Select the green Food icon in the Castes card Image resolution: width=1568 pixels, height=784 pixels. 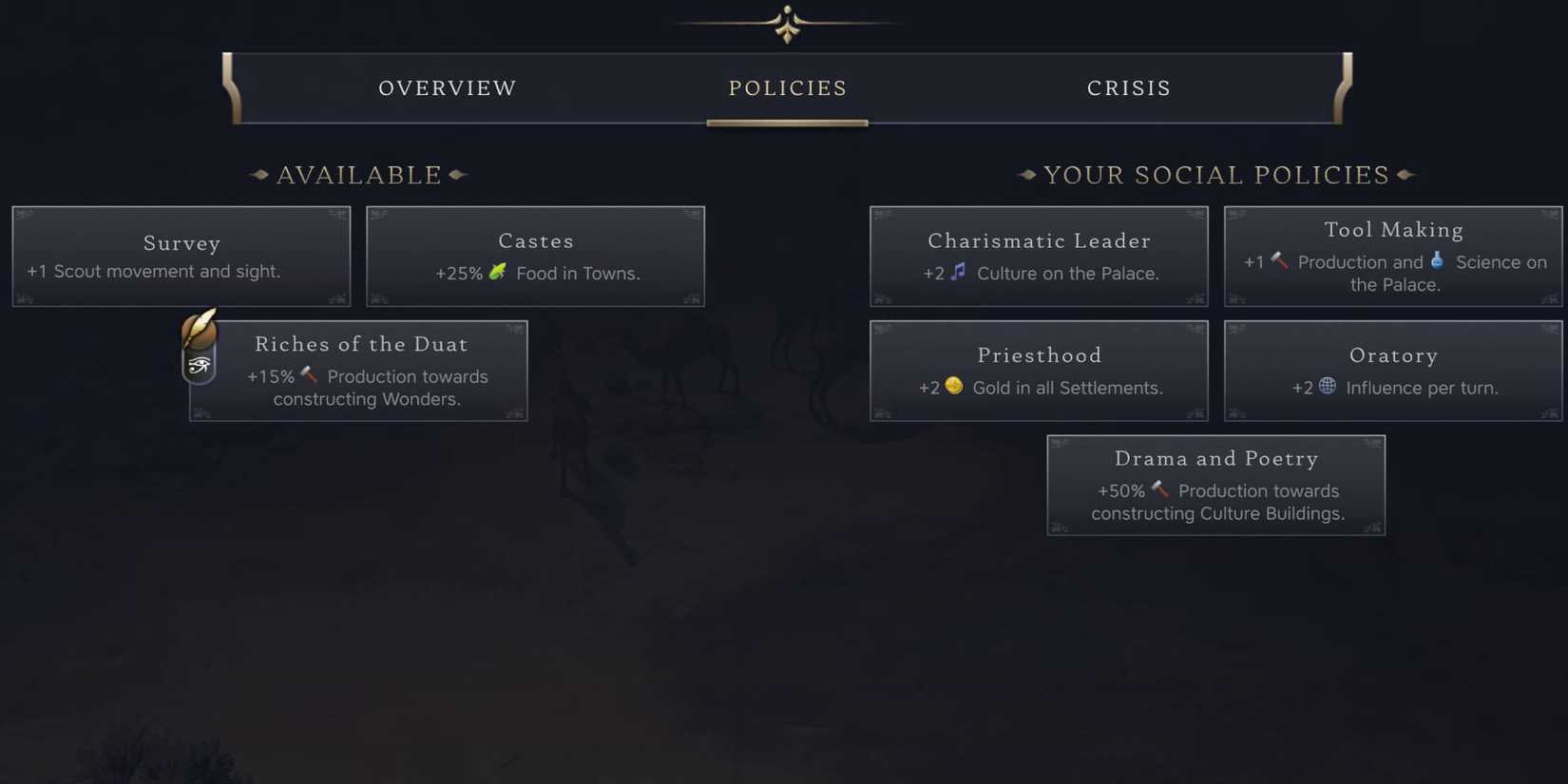point(499,272)
